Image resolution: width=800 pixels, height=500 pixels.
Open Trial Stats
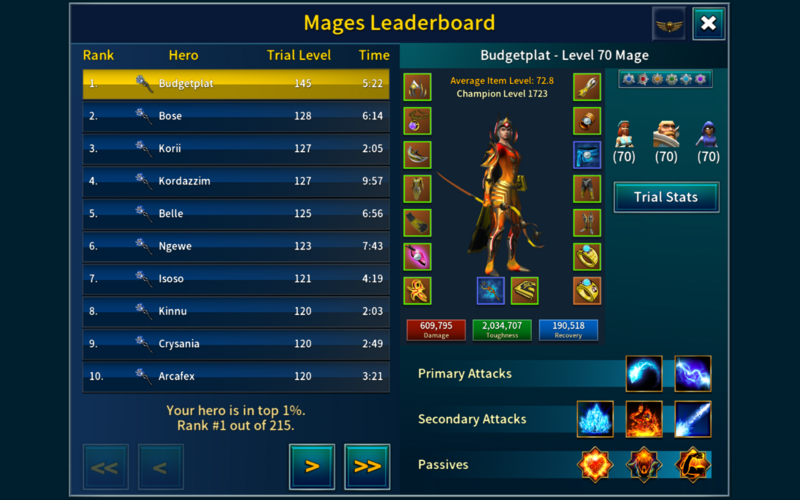[666, 197]
